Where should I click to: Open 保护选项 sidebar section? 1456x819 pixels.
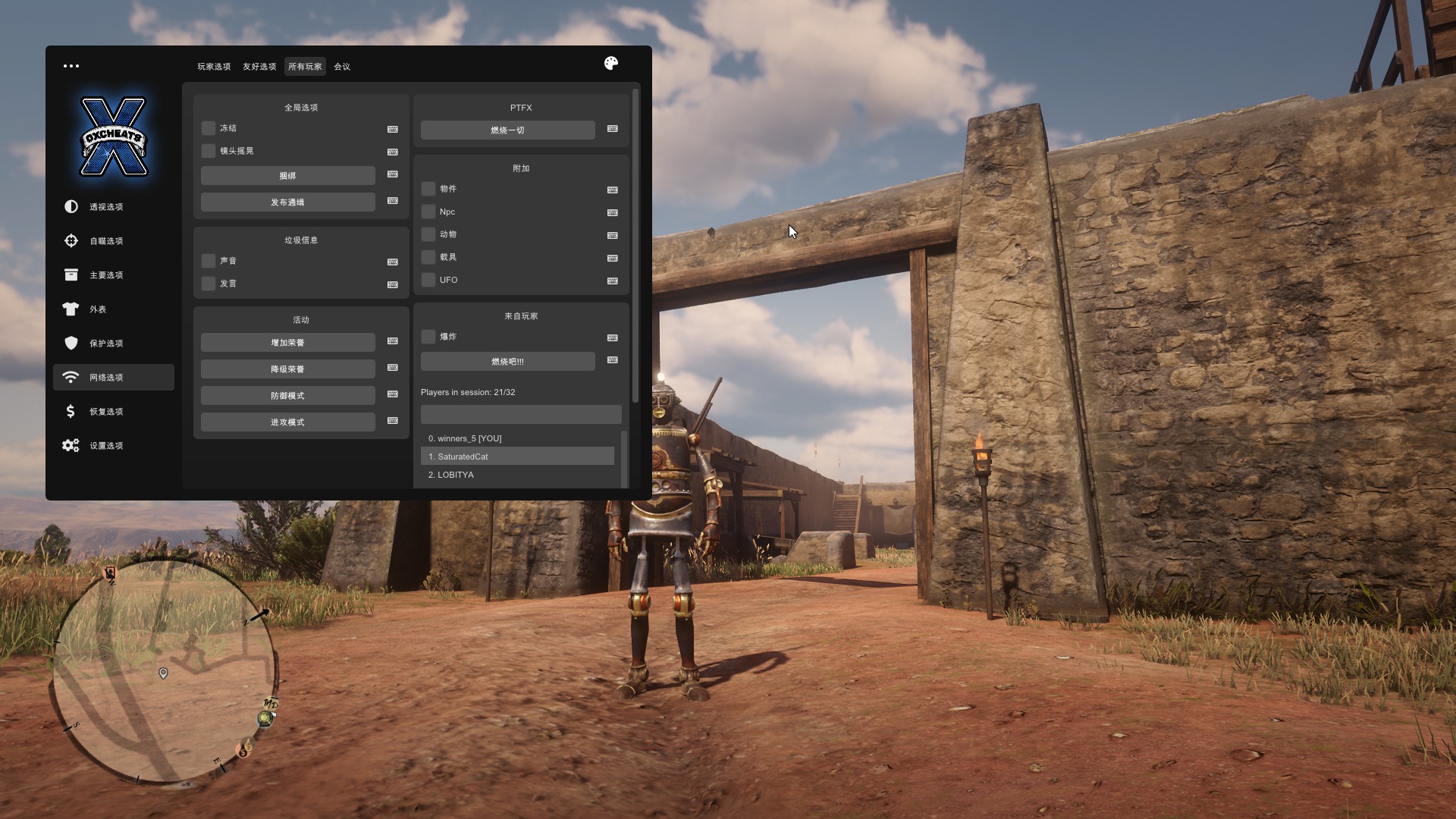click(x=106, y=344)
